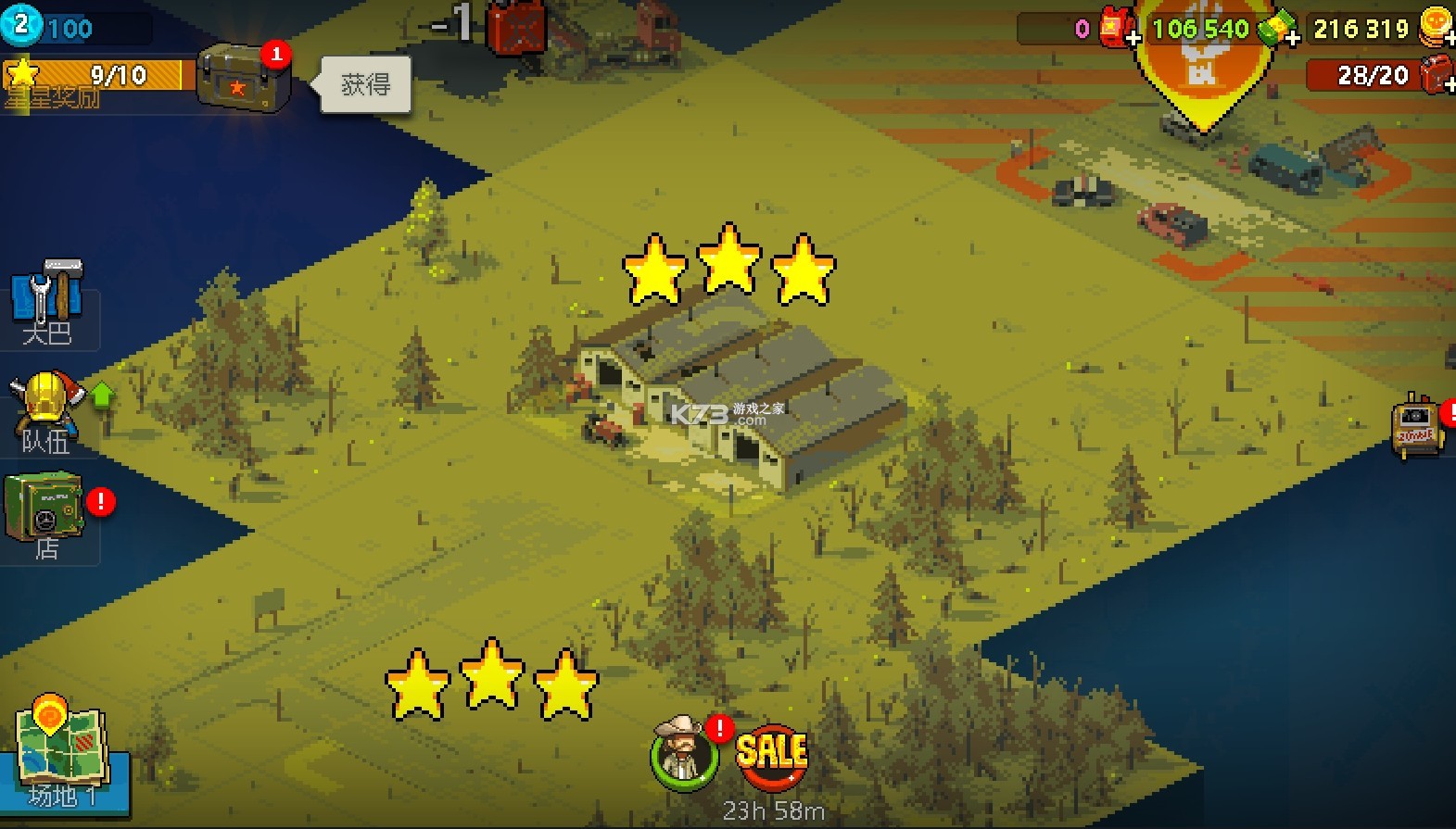The height and width of the screenshot is (829, 1456).
Task: Add more gold skull coins
Action: coord(1450,37)
